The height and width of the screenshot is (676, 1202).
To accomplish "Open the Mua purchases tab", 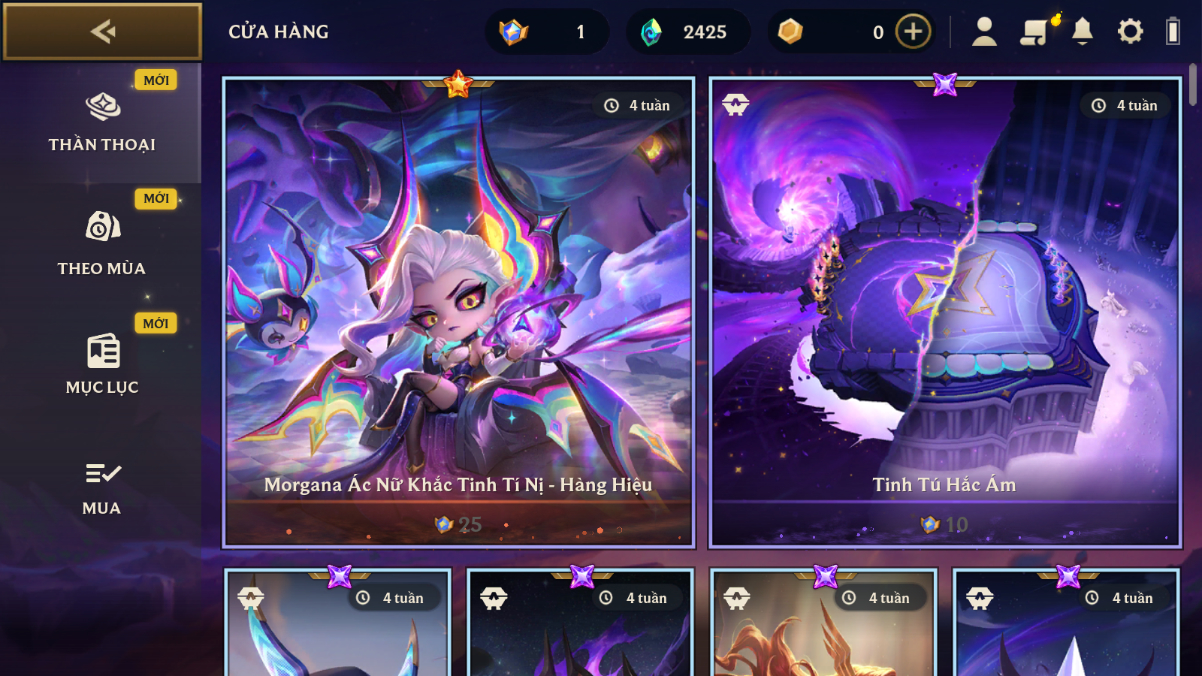I will (101, 488).
